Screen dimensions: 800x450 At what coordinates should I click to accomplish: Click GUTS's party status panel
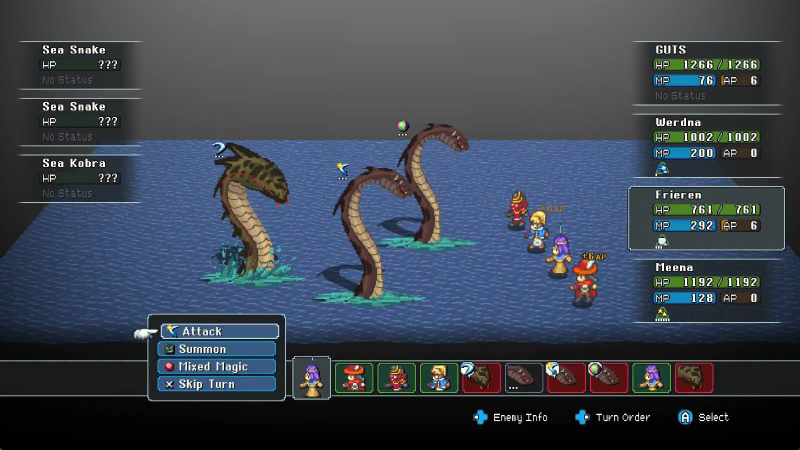coord(705,72)
